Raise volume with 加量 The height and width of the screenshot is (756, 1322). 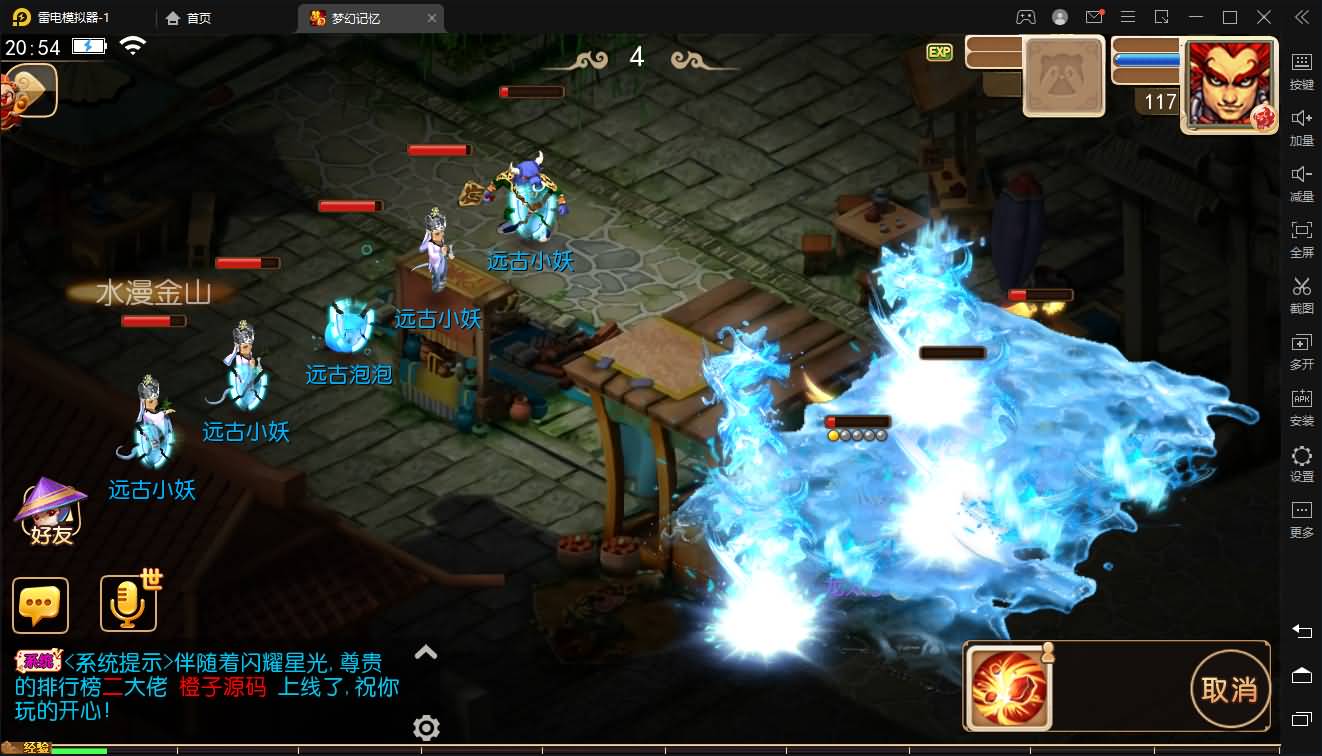(x=1301, y=124)
